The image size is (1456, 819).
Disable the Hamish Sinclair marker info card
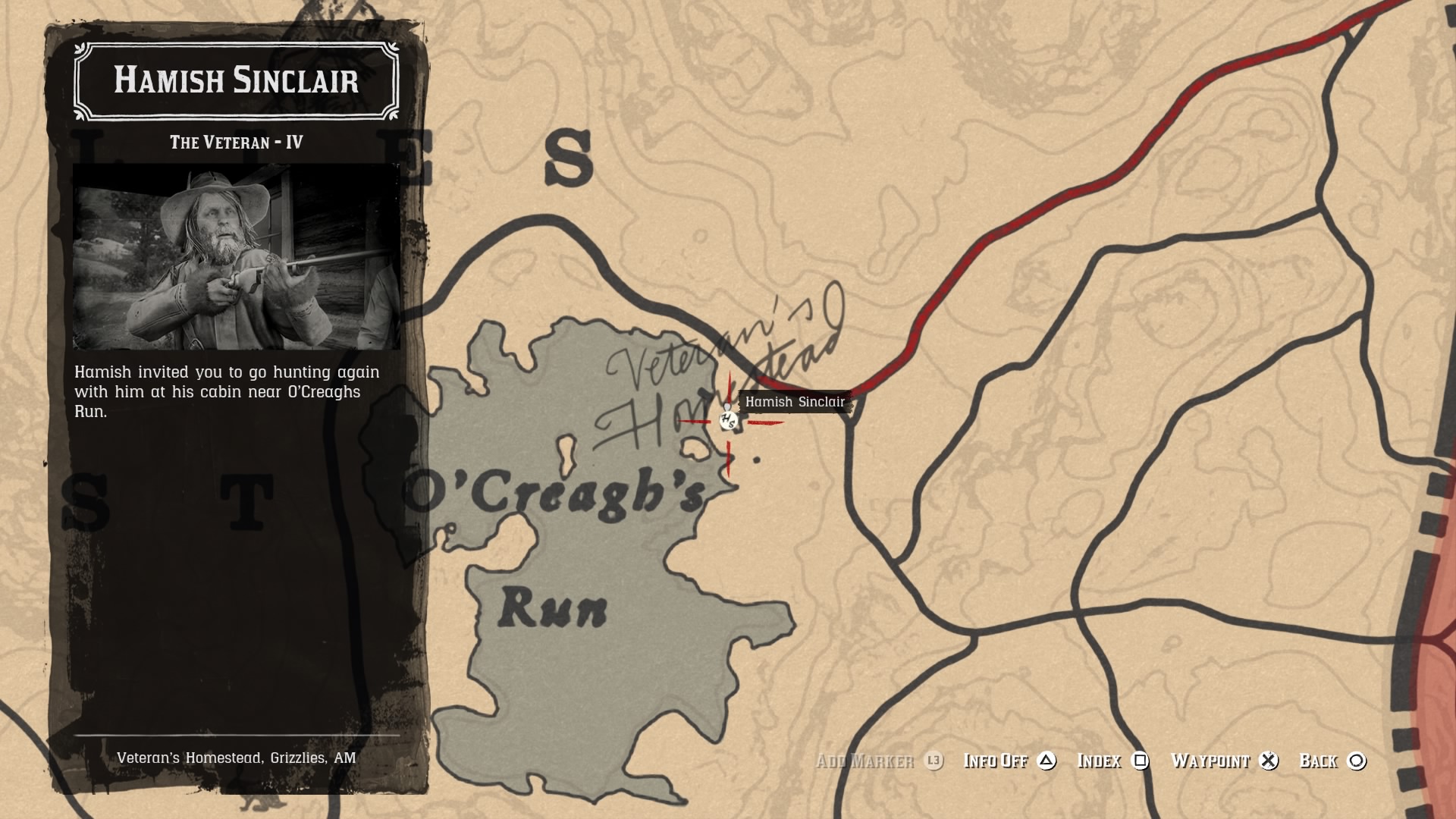(x=995, y=761)
